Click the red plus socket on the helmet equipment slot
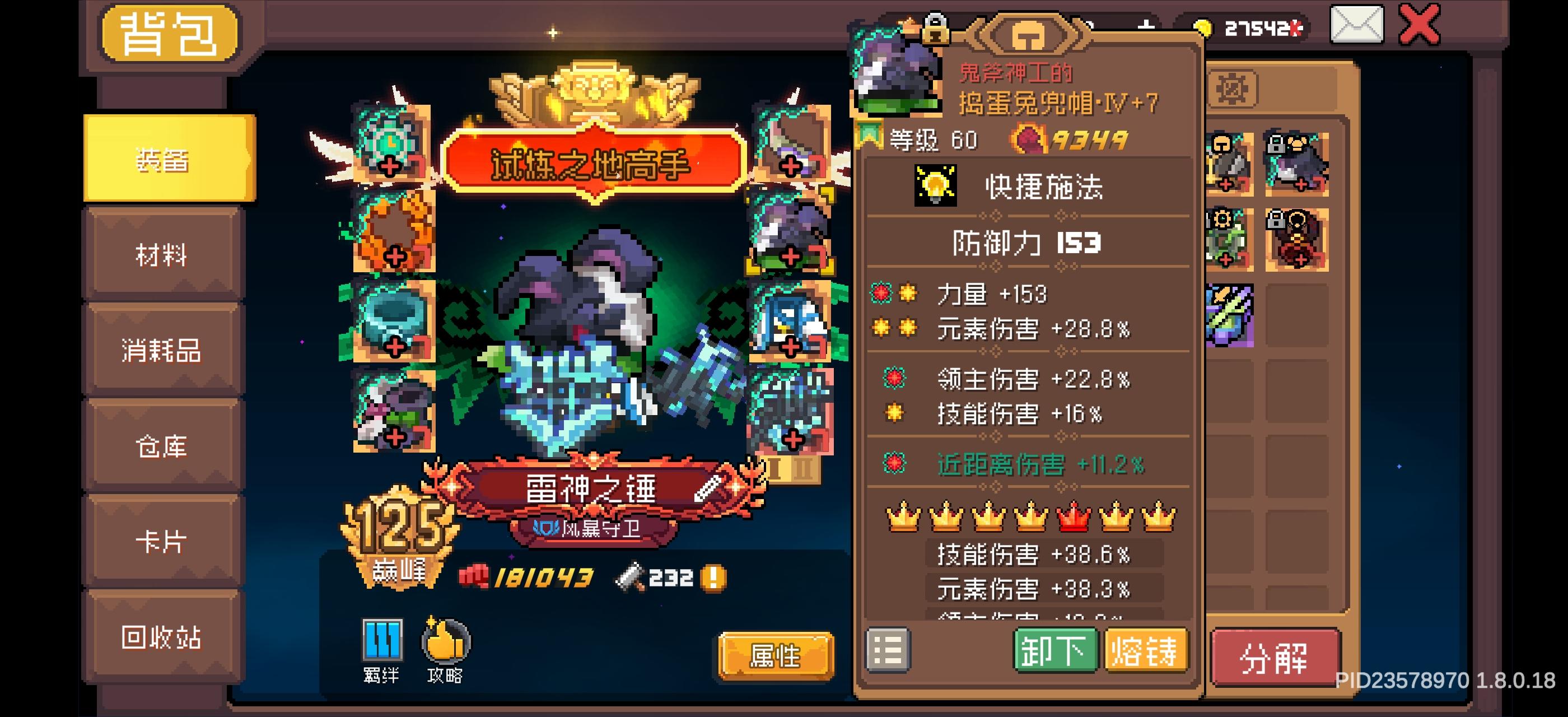 (x=791, y=256)
